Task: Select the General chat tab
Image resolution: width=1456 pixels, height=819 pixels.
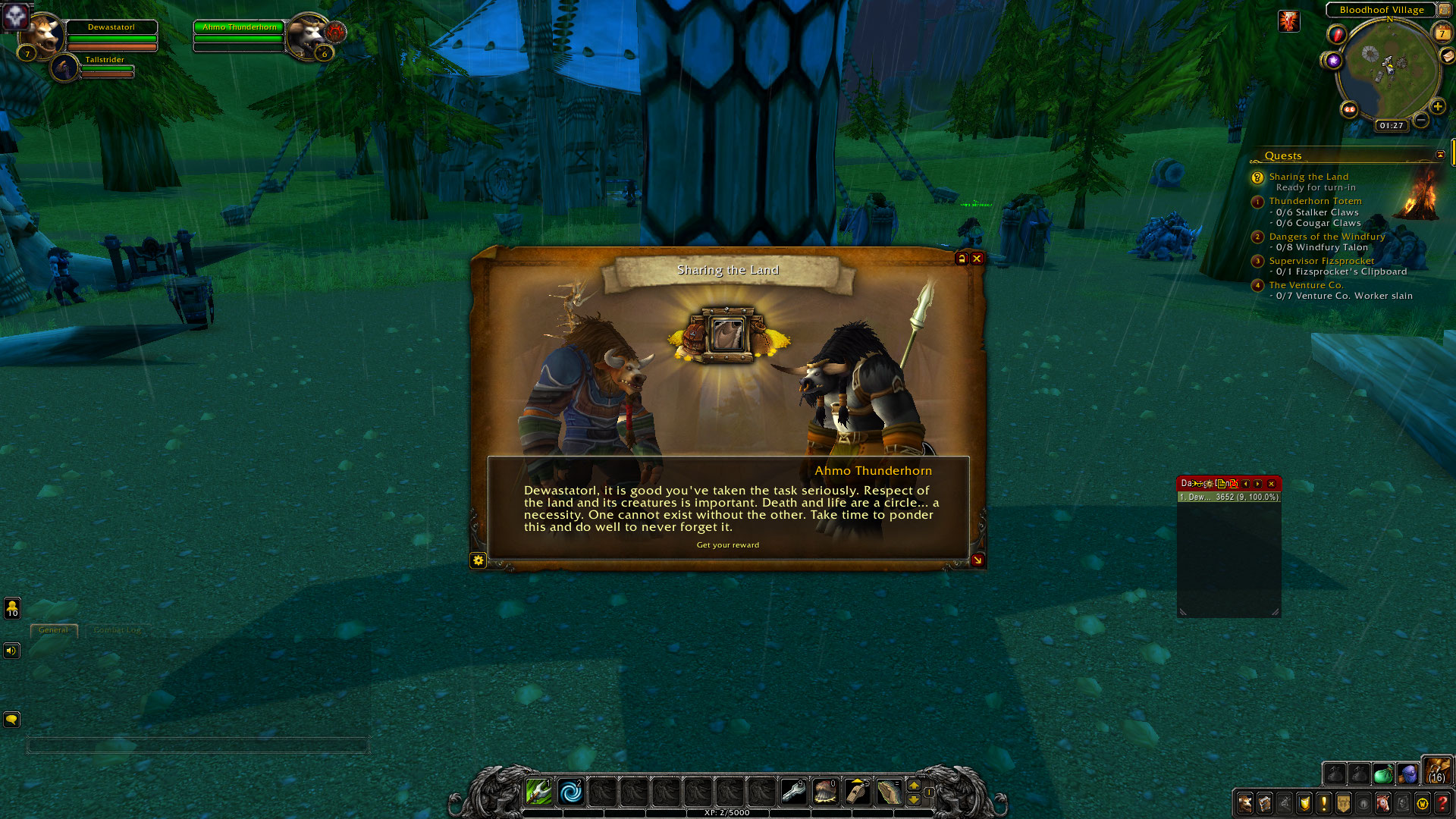Action: click(x=53, y=630)
